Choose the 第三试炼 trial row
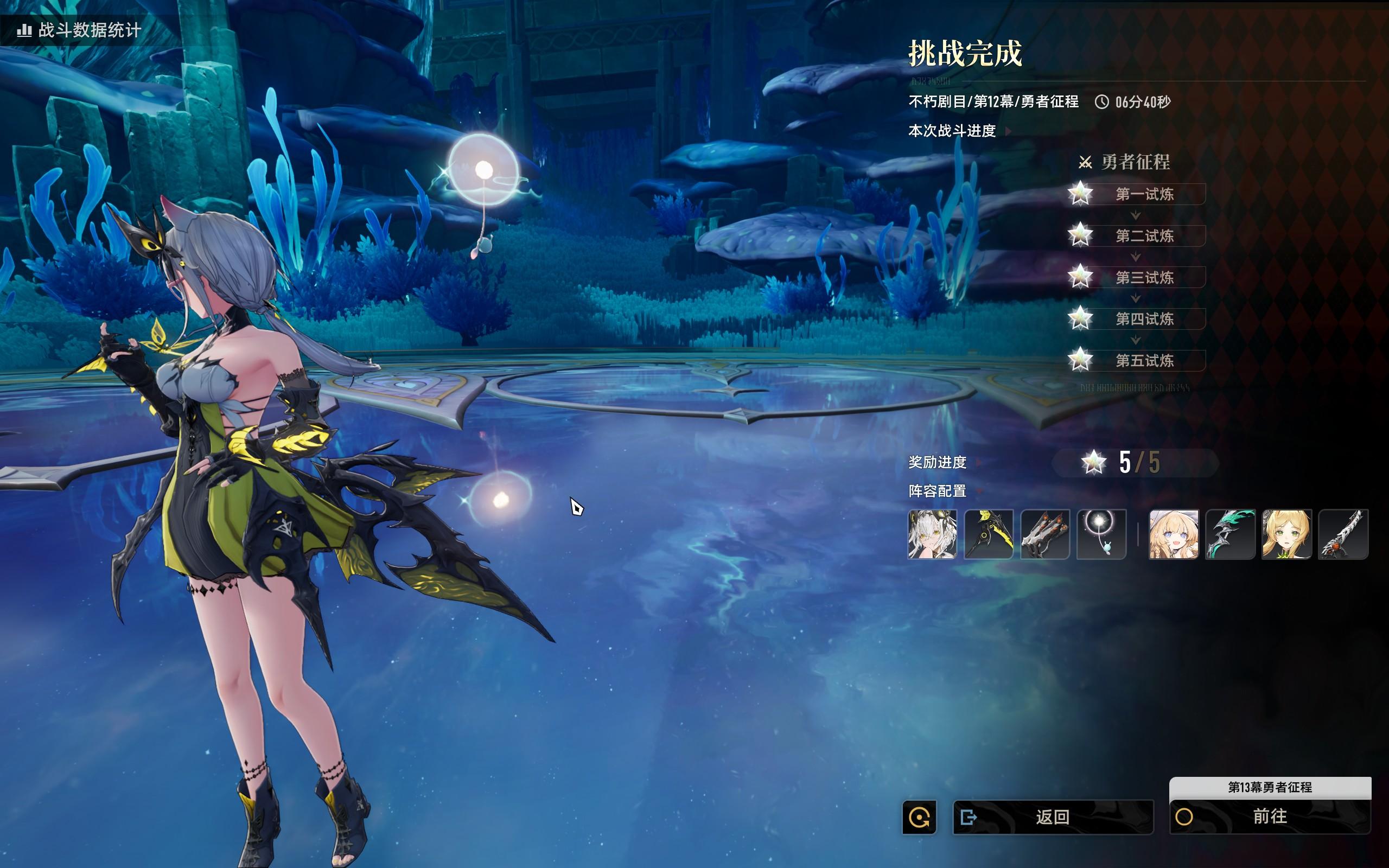This screenshot has width=1389, height=868. [x=1144, y=277]
